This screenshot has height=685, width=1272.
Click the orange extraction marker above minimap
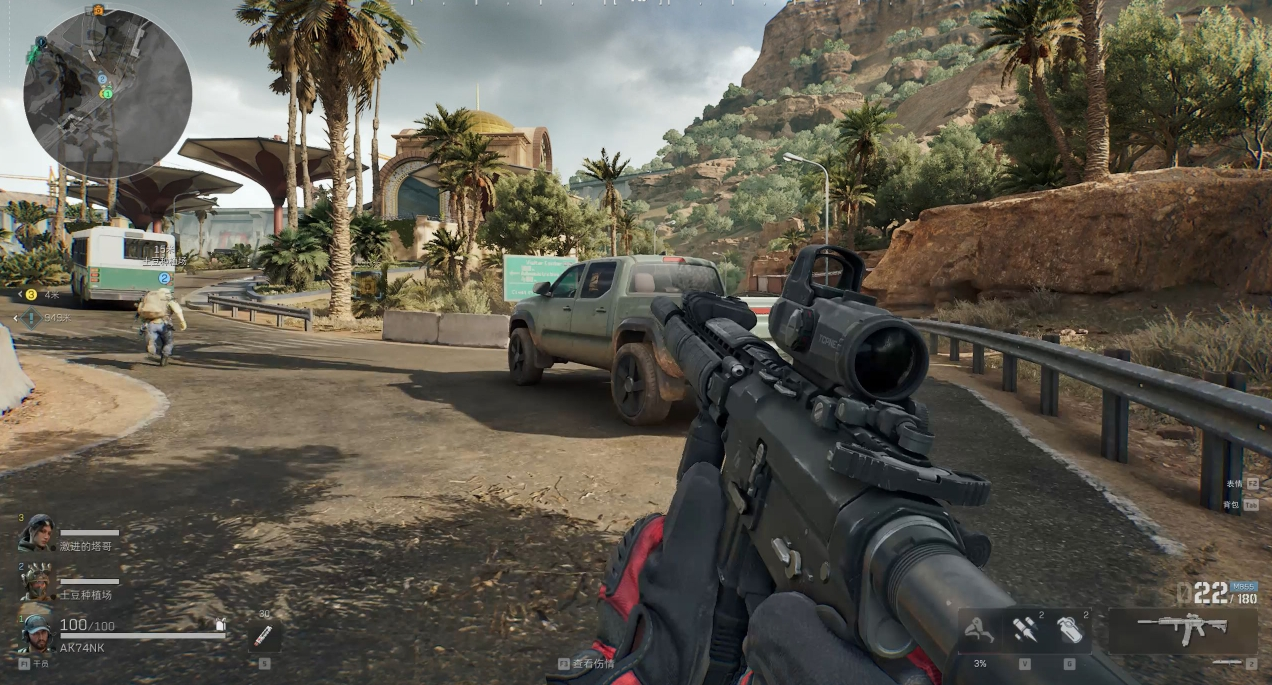tap(97, 10)
